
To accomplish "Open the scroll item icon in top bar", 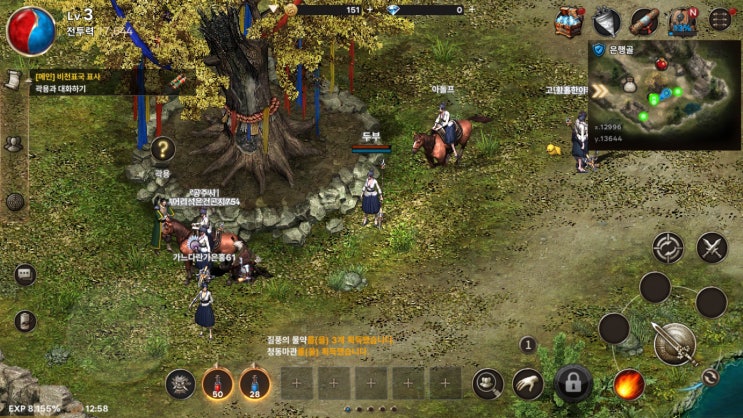I will tap(644, 21).
